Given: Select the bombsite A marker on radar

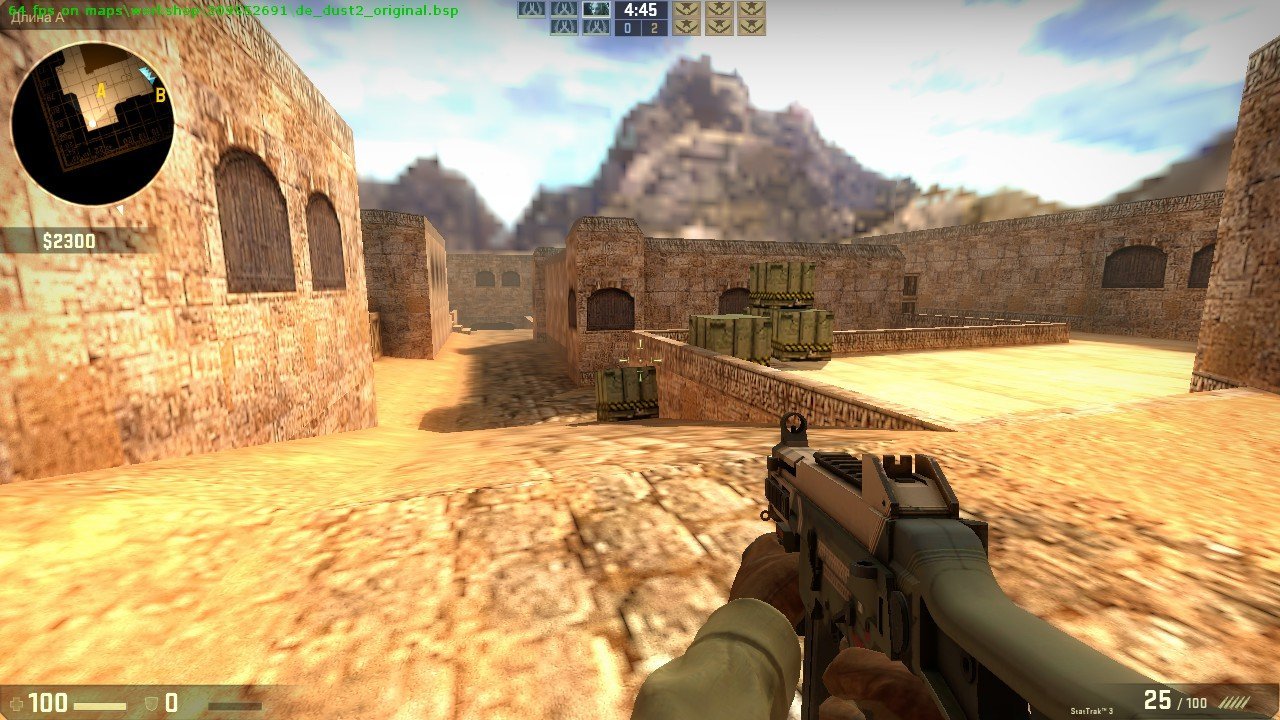Looking at the screenshot, I should point(100,91).
